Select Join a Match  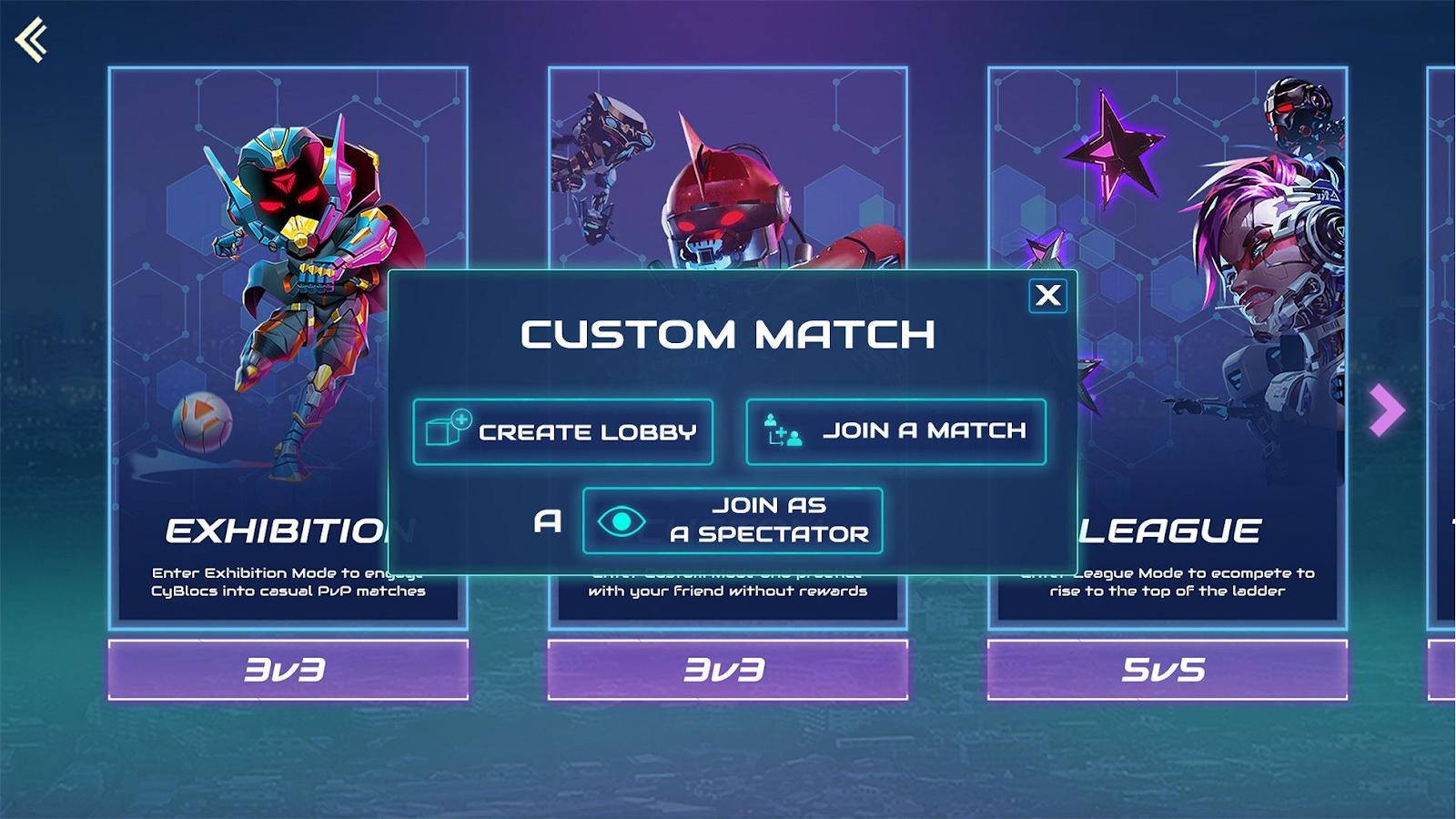(x=895, y=431)
